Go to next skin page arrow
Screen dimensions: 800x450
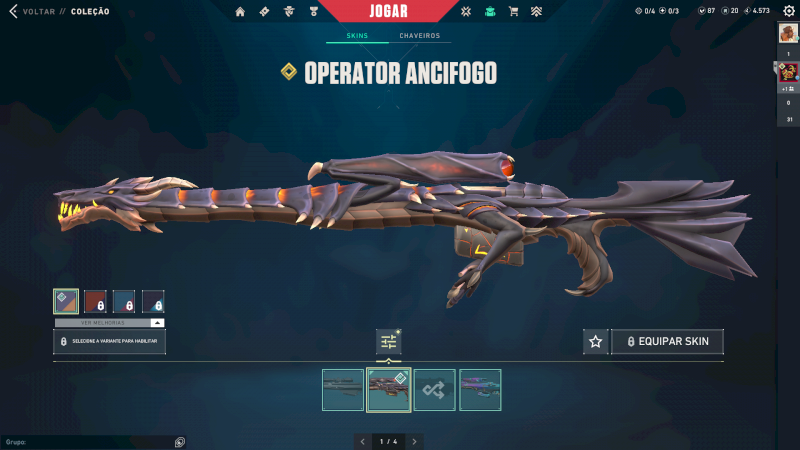pyautogui.click(x=415, y=441)
